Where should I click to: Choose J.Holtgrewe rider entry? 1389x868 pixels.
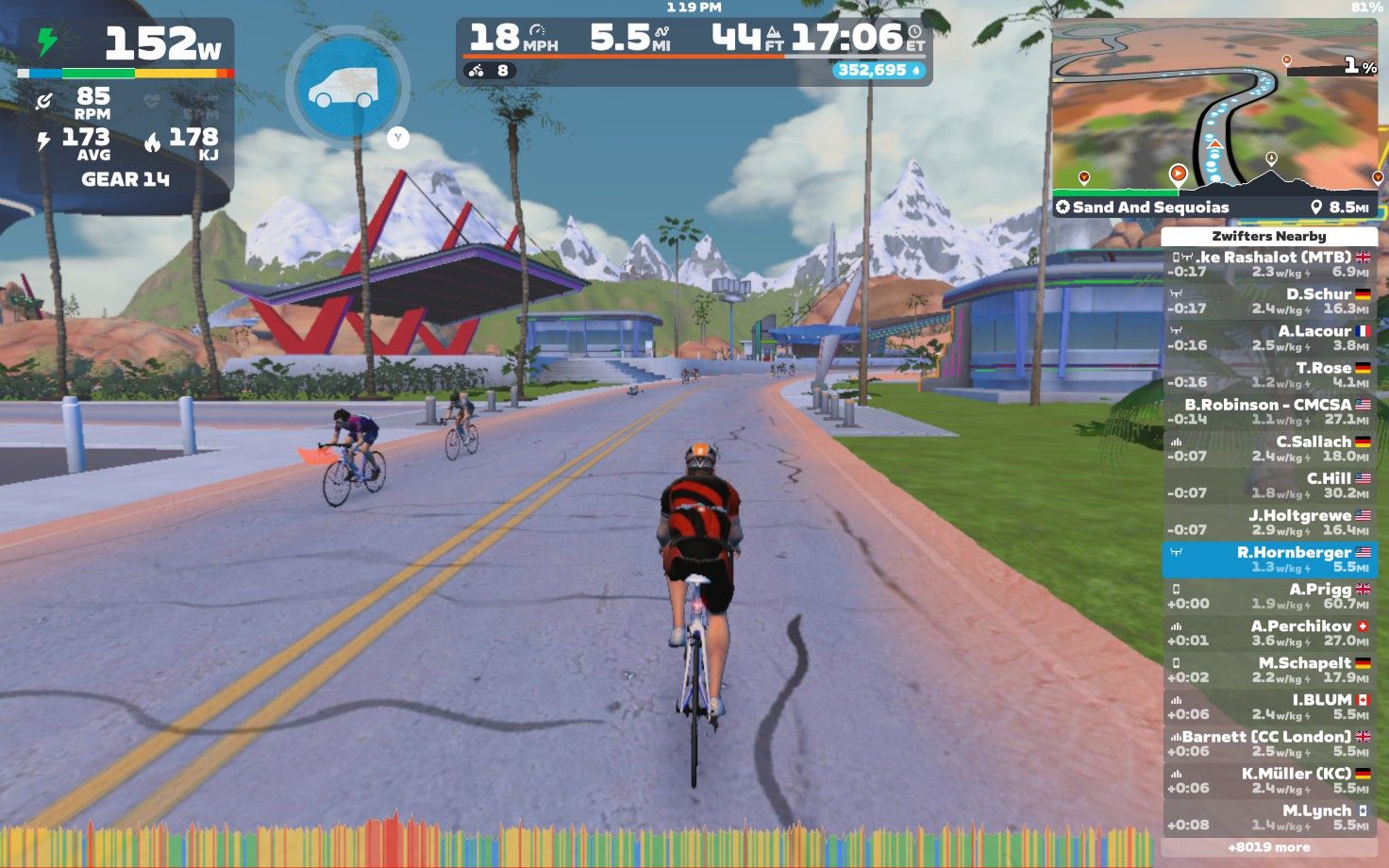(x=1269, y=522)
